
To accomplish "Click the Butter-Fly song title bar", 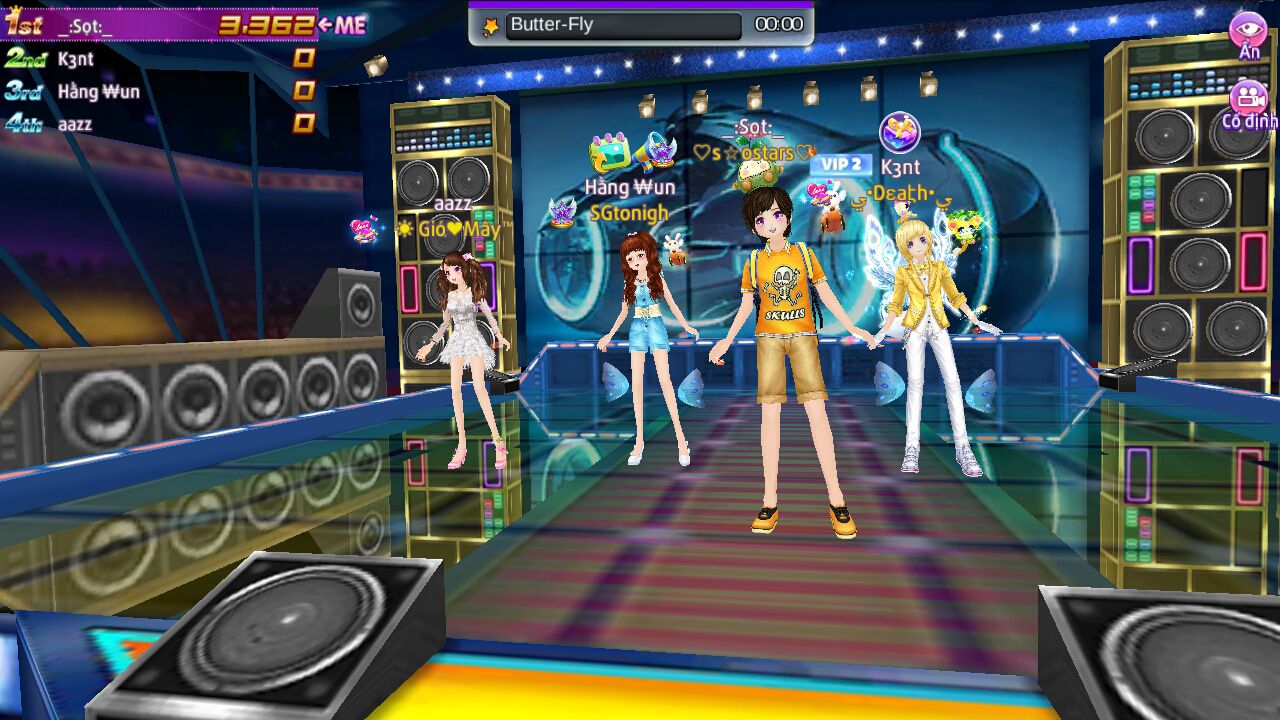I will (x=623, y=25).
